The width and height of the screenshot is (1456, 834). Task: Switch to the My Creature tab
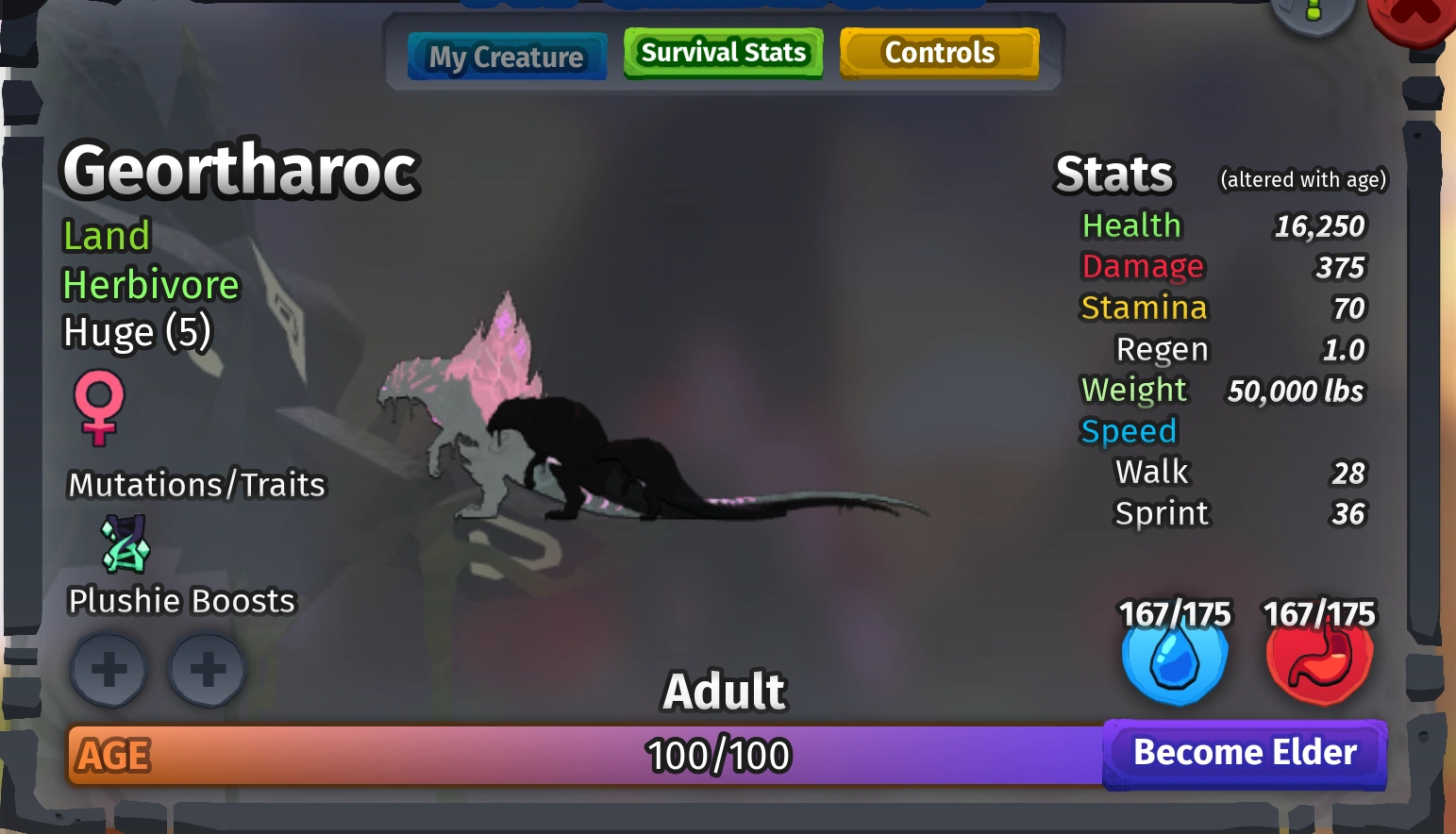tap(507, 56)
